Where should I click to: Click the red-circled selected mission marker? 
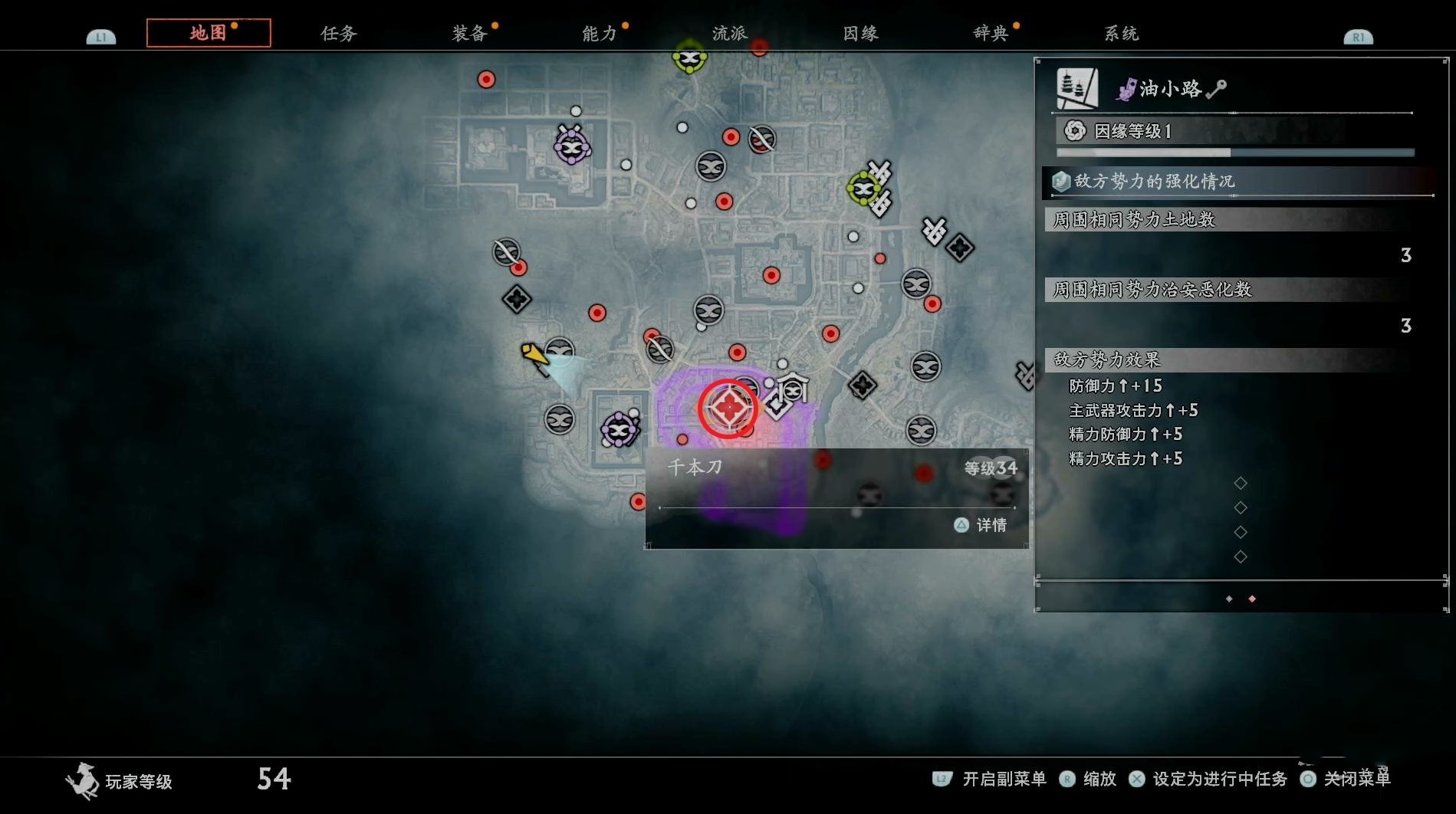click(728, 408)
